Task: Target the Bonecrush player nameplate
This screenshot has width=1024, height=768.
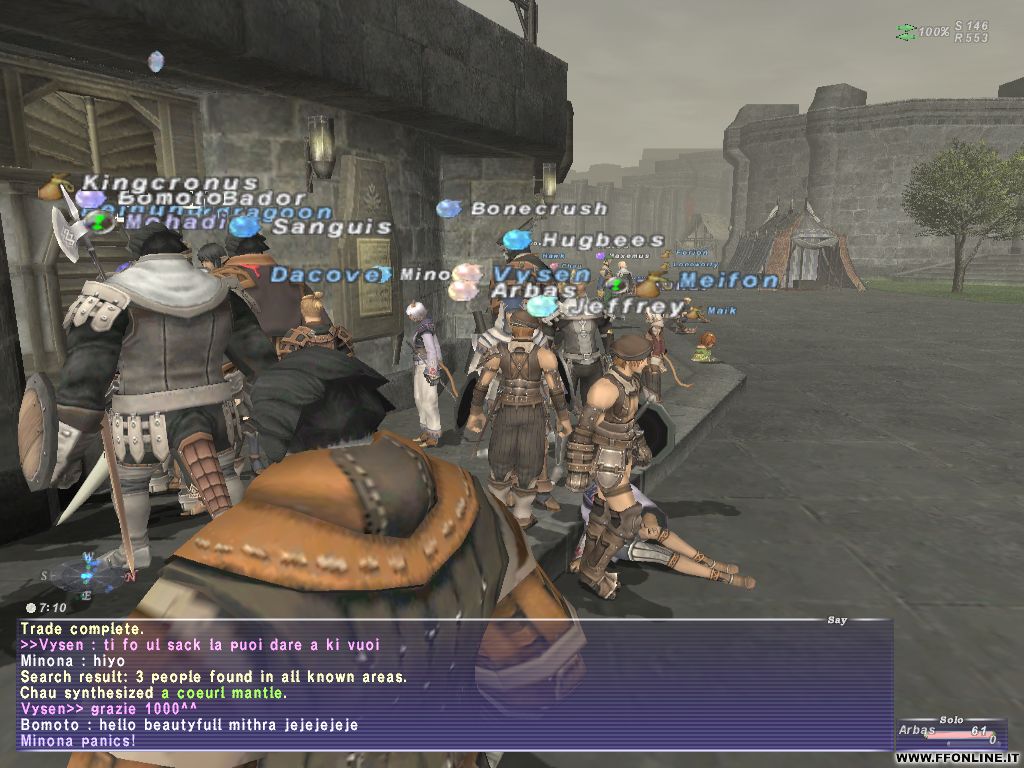Action: tap(538, 209)
